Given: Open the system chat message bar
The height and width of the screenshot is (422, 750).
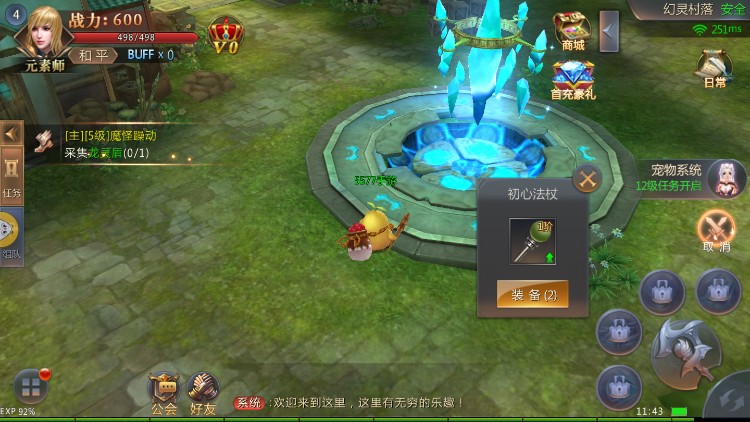Looking at the screenshot, I should tap(350, 402).
